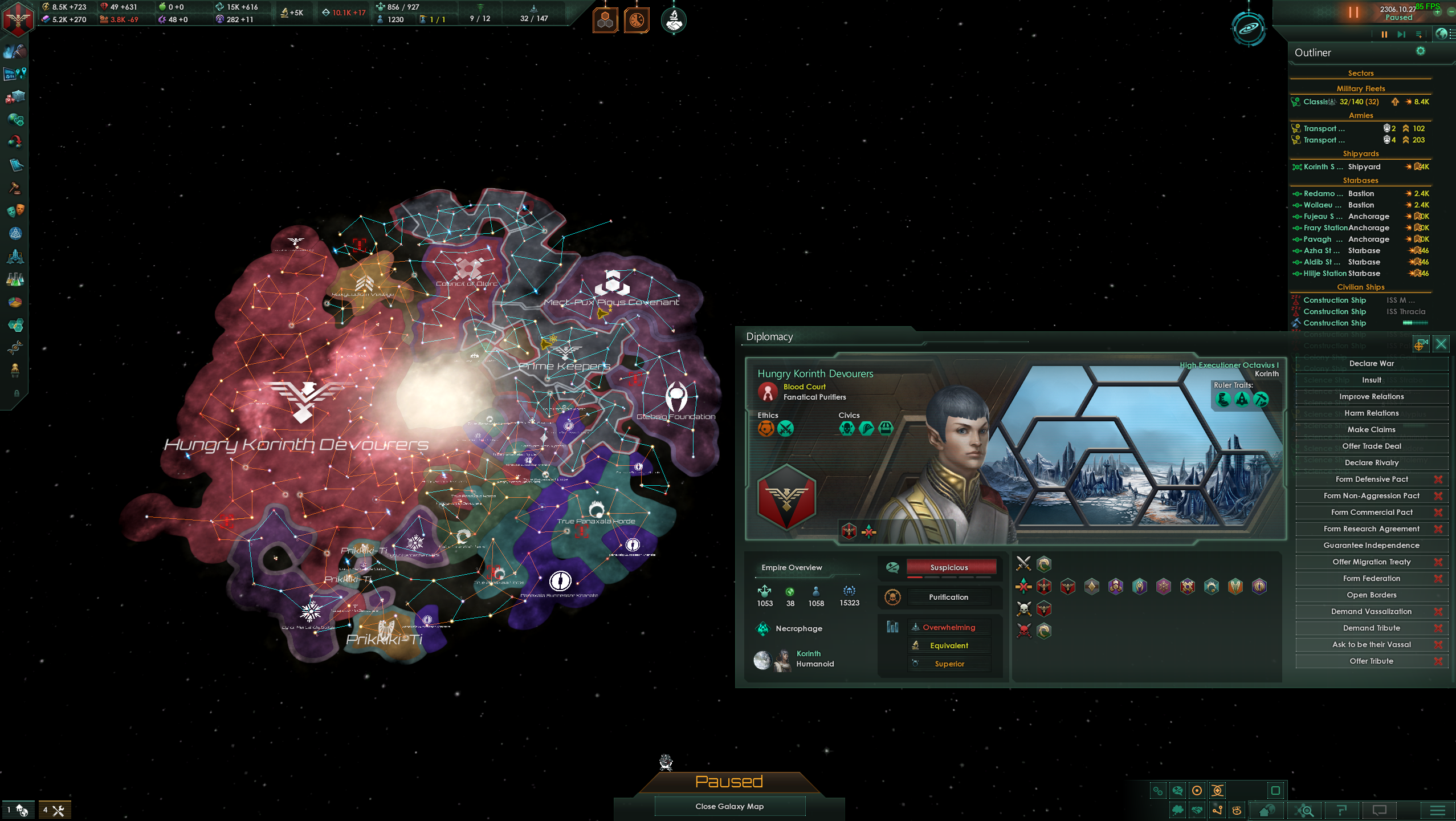Open the Make Claims option
The width and height of the screenshot is (1456, 821).
(1371, 430)
